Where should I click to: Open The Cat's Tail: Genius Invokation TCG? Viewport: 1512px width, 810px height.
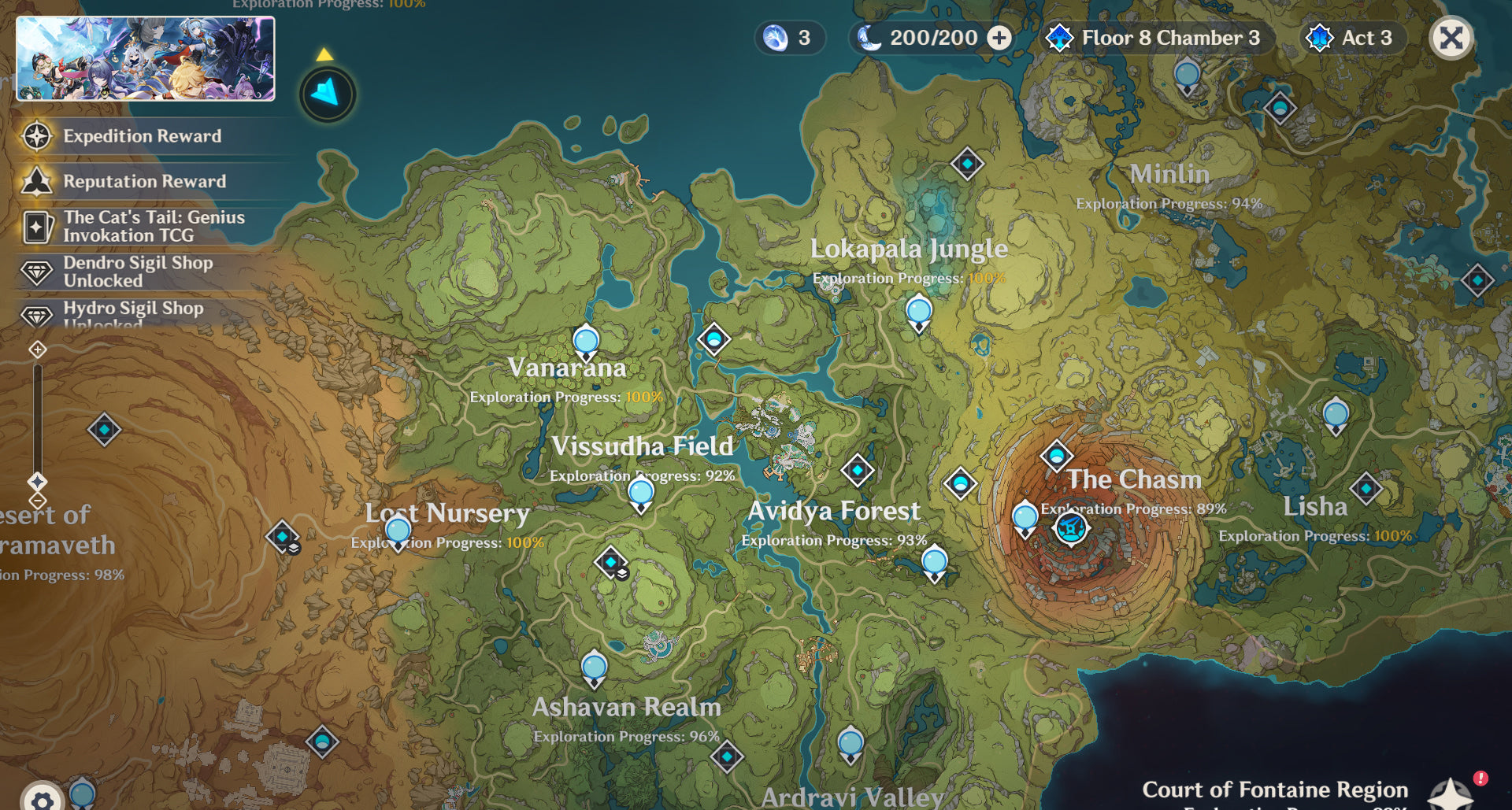pos(154,227)
